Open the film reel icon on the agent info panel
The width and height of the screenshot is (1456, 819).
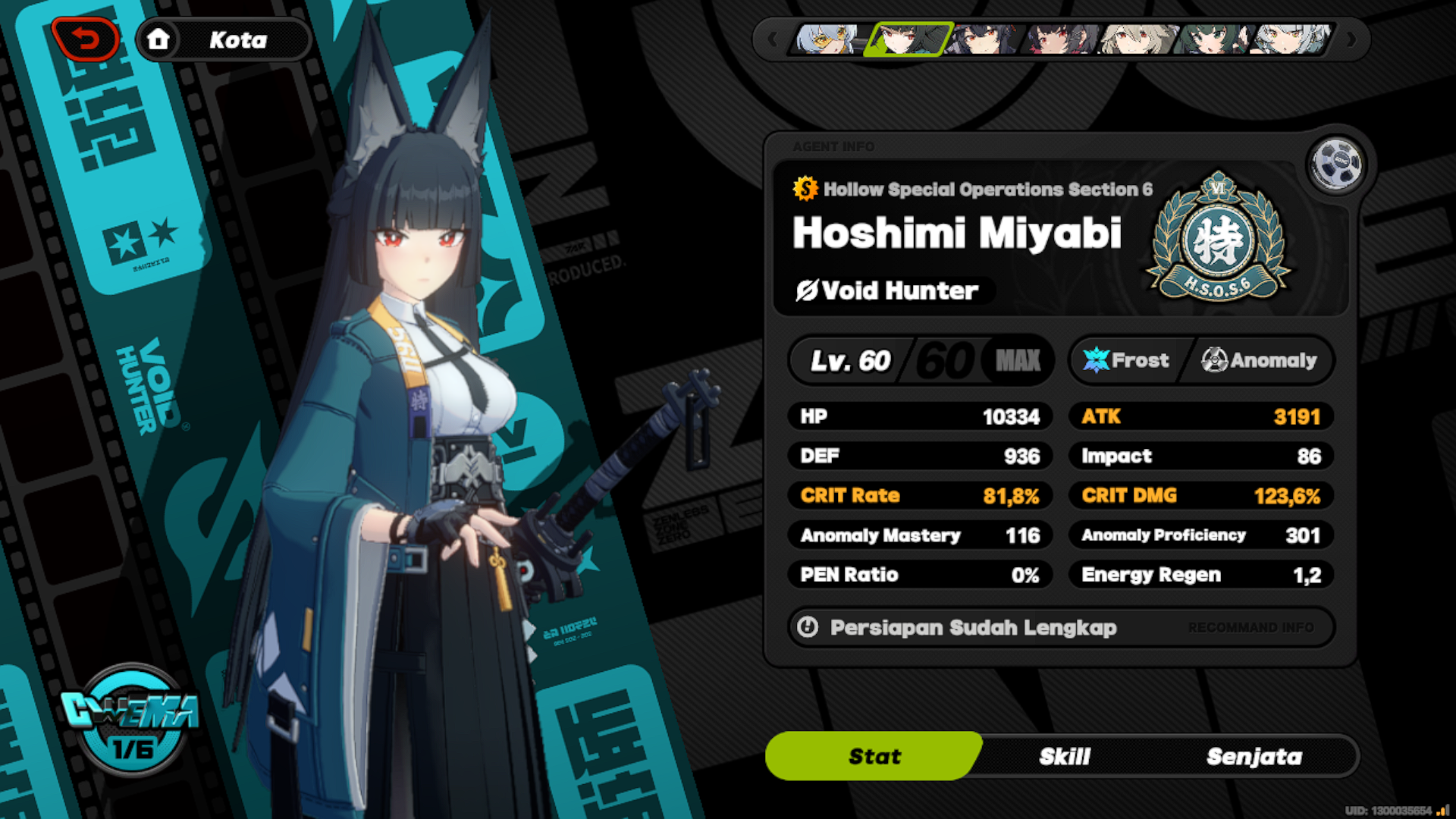(1335, 163)
